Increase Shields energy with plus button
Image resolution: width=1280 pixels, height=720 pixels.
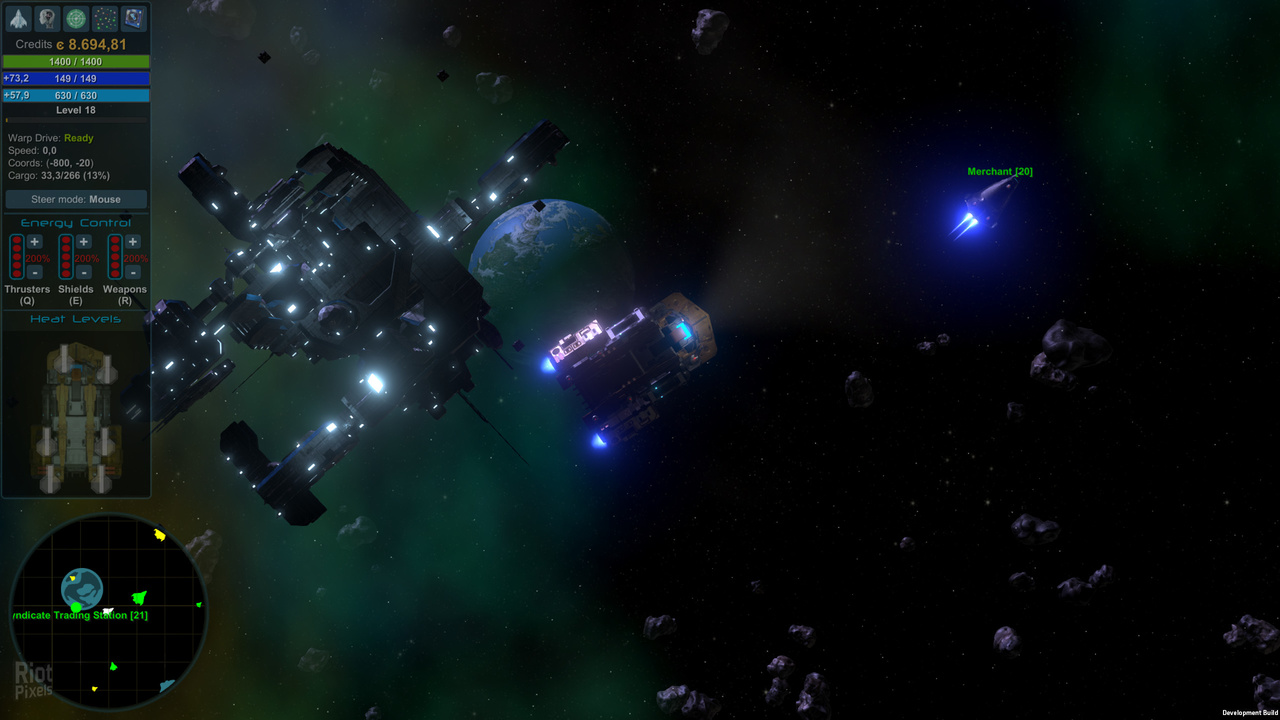coord(84,242)
